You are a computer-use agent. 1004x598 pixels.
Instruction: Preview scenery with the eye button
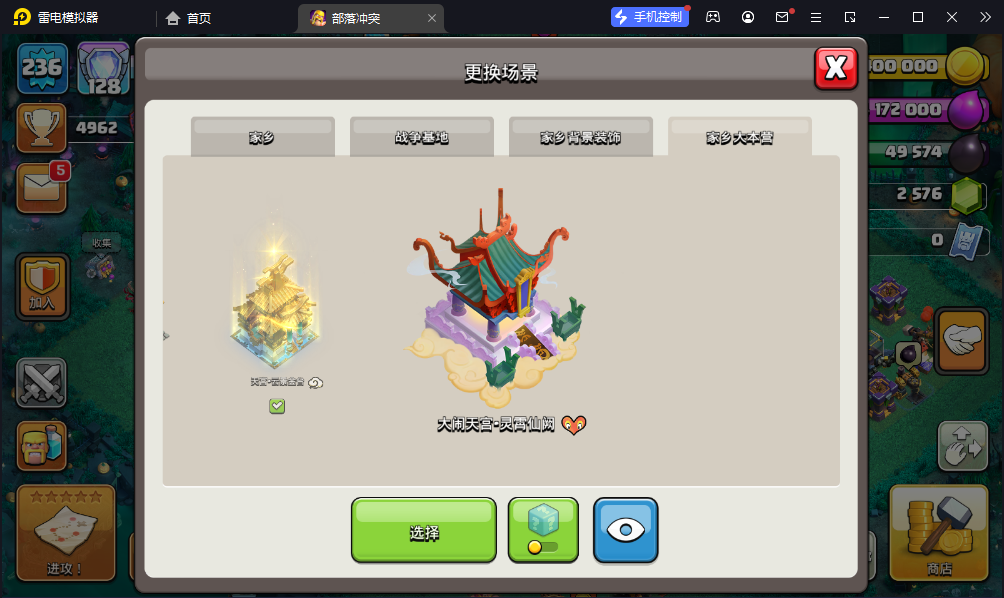pos(626,531)
